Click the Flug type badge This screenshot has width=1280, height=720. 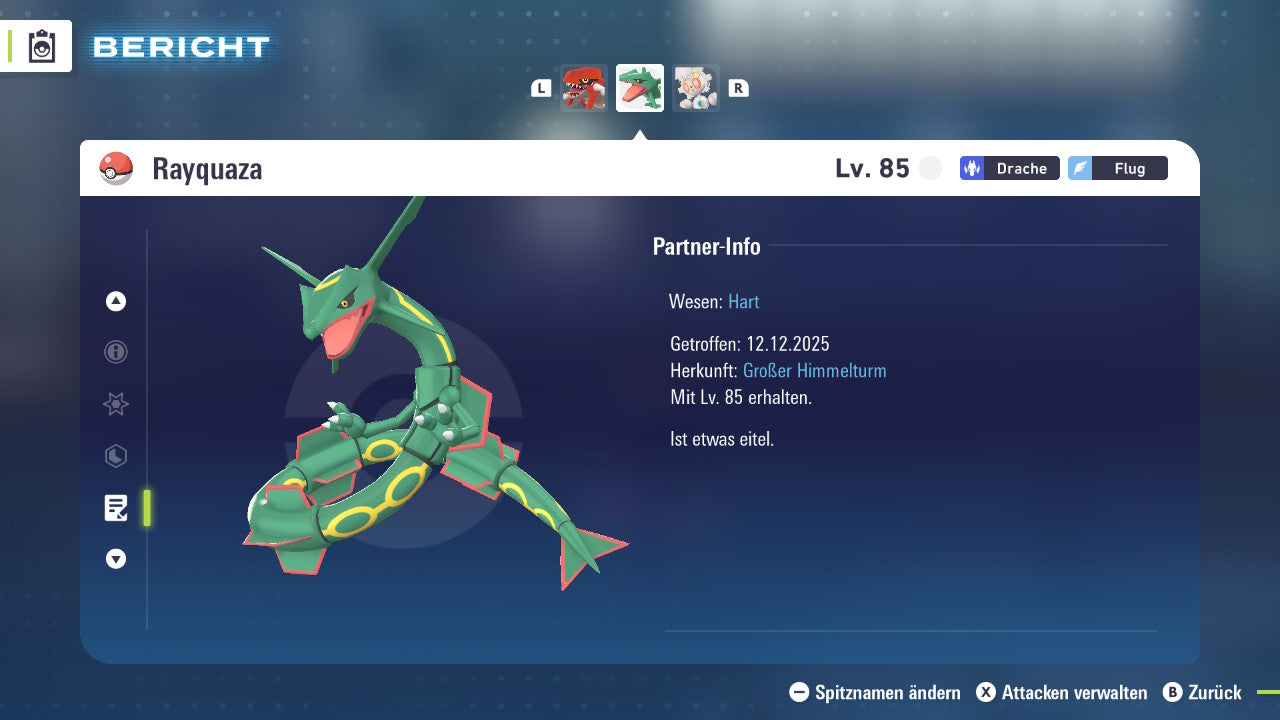pyautogui.click(x=1117, y=168)
